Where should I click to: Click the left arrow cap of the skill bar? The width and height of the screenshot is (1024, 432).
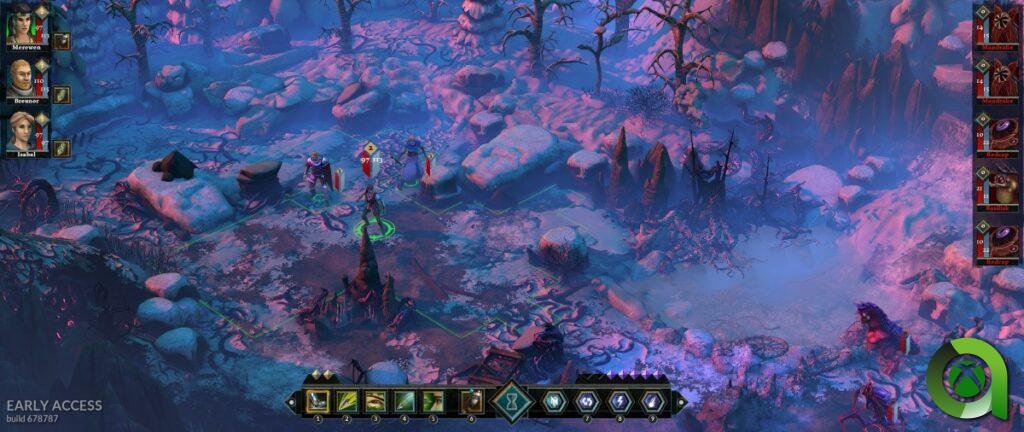coord(292,401)
